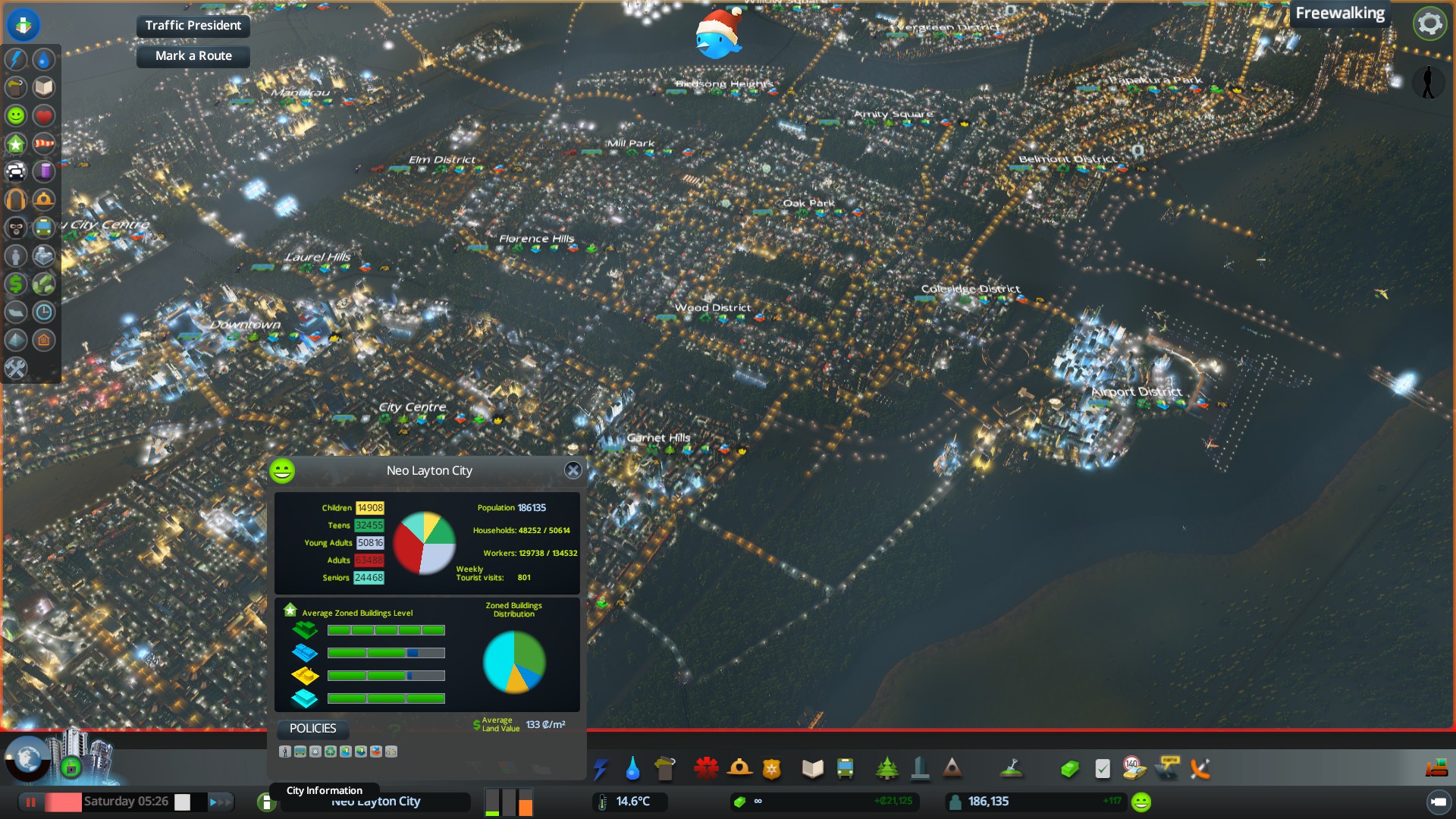Open the health heart info view
1456x819 pixels.
[44, 115]
